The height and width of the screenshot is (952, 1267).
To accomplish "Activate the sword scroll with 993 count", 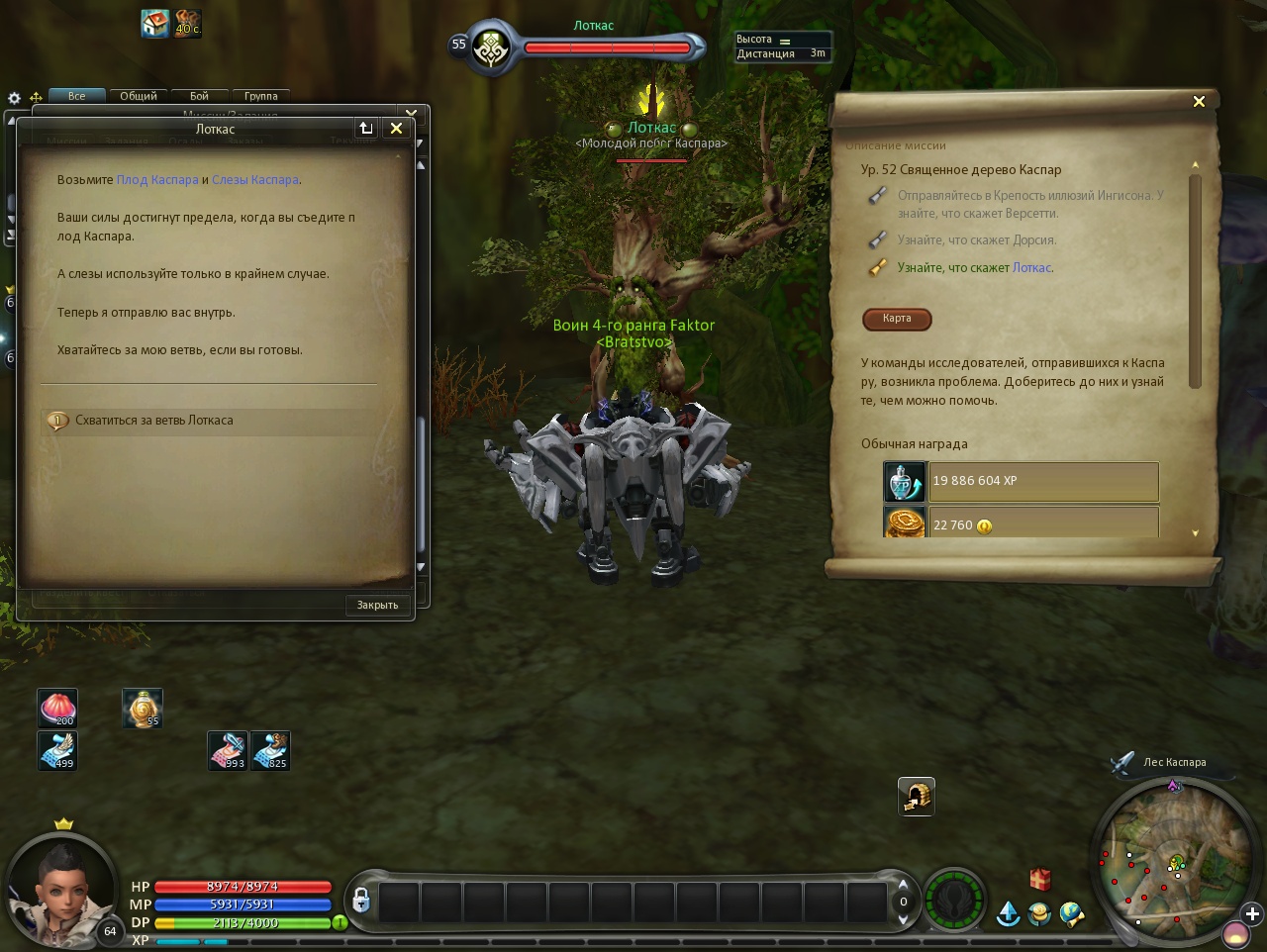I will coord(228,750).
